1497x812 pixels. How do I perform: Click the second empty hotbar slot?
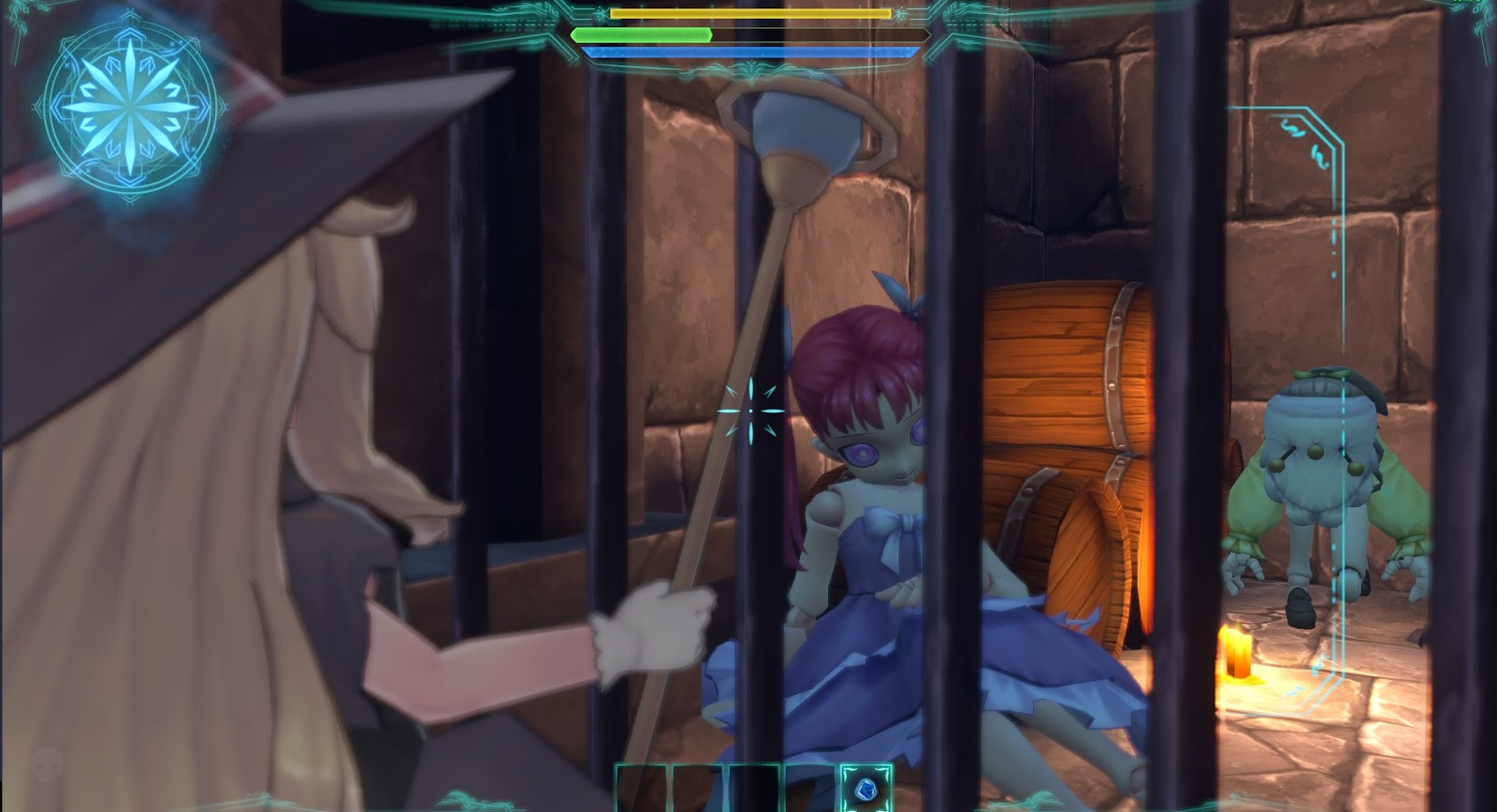[x=697, y=789]
